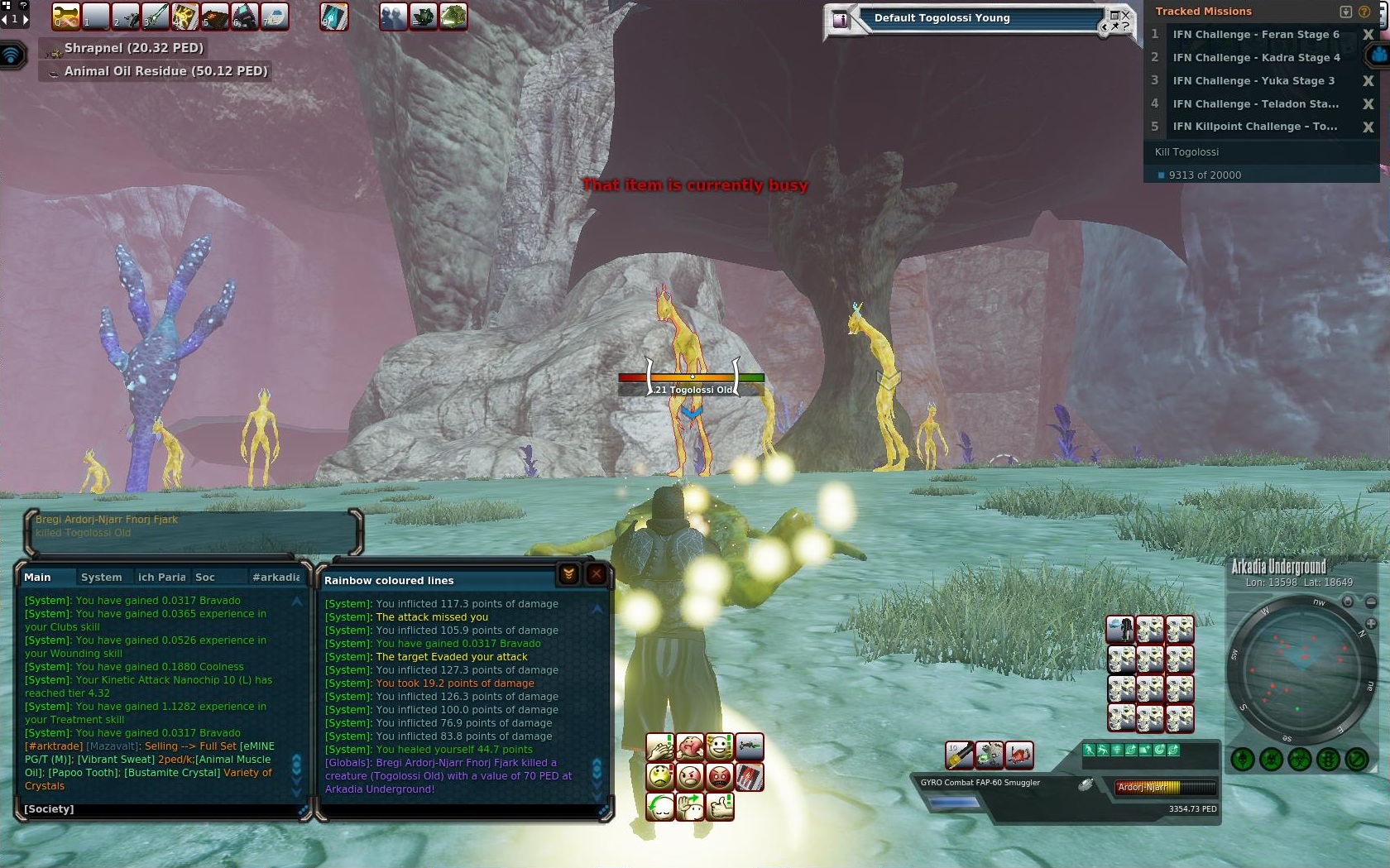Switch to the System chat tab
Viewport: 1390px width, 868px height.
101,577
